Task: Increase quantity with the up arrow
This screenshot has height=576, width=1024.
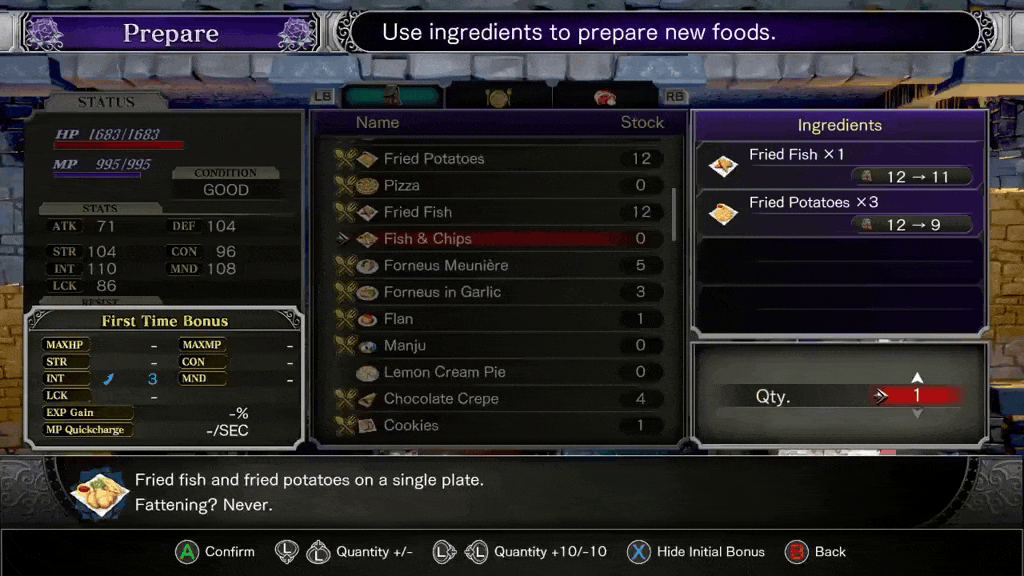Action: (x=917, y=378)
